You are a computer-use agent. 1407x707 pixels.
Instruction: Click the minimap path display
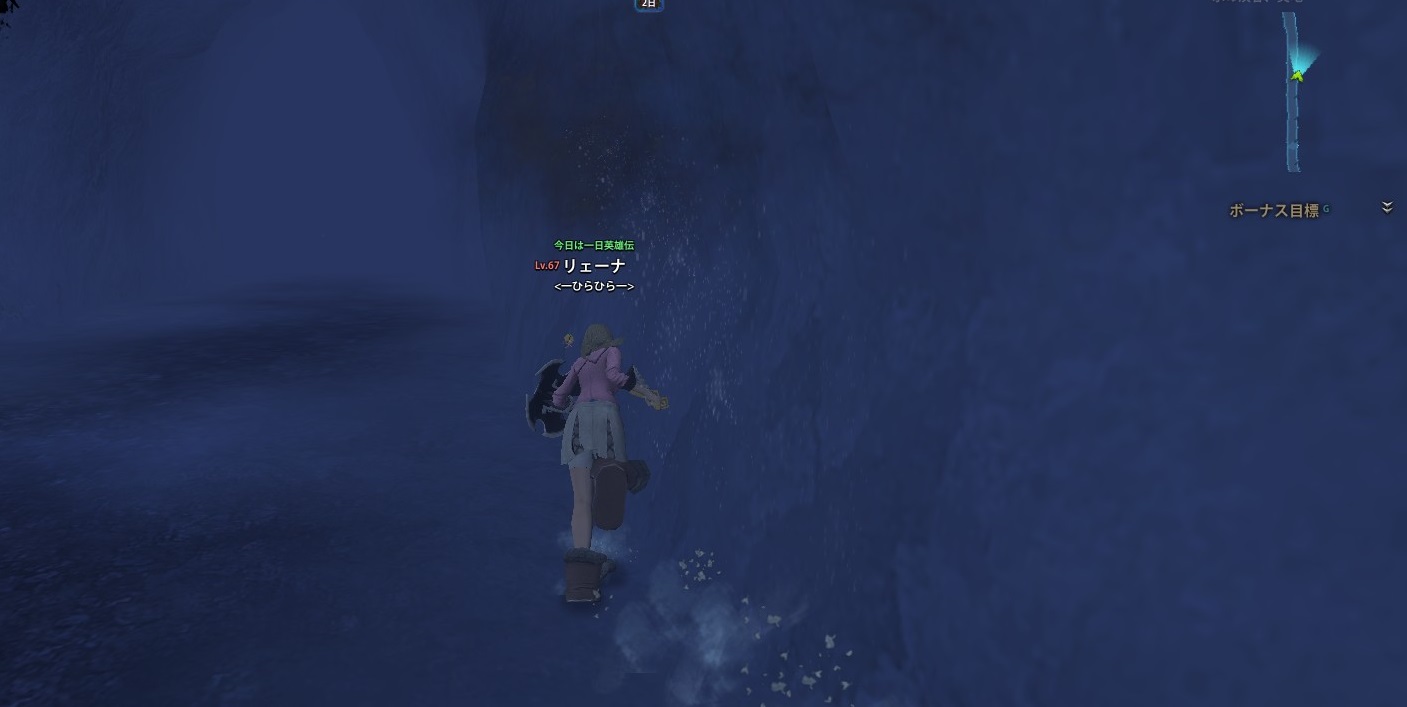pos(1293,92)
